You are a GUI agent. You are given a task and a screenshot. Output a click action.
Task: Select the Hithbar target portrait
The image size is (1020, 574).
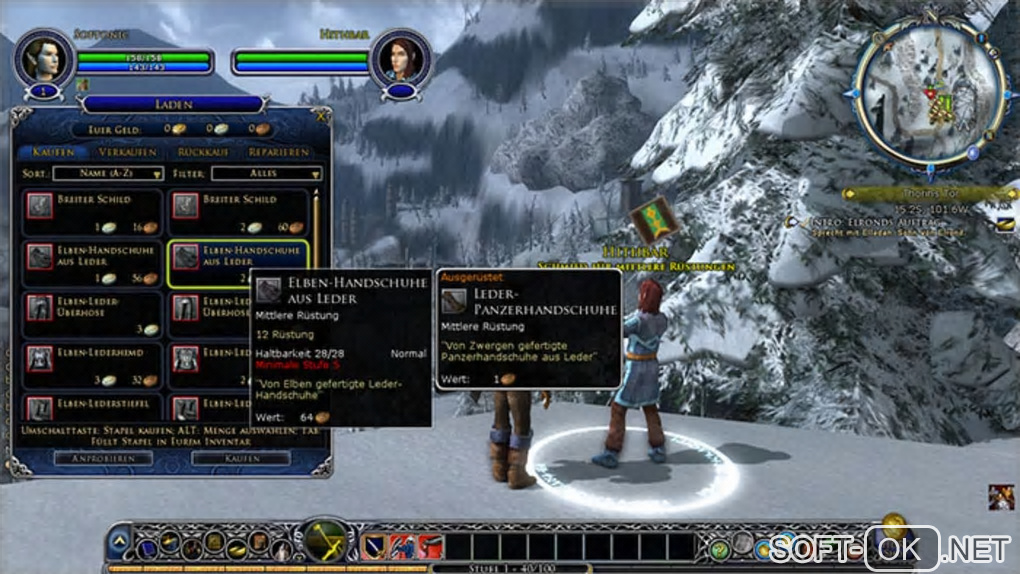399,57
